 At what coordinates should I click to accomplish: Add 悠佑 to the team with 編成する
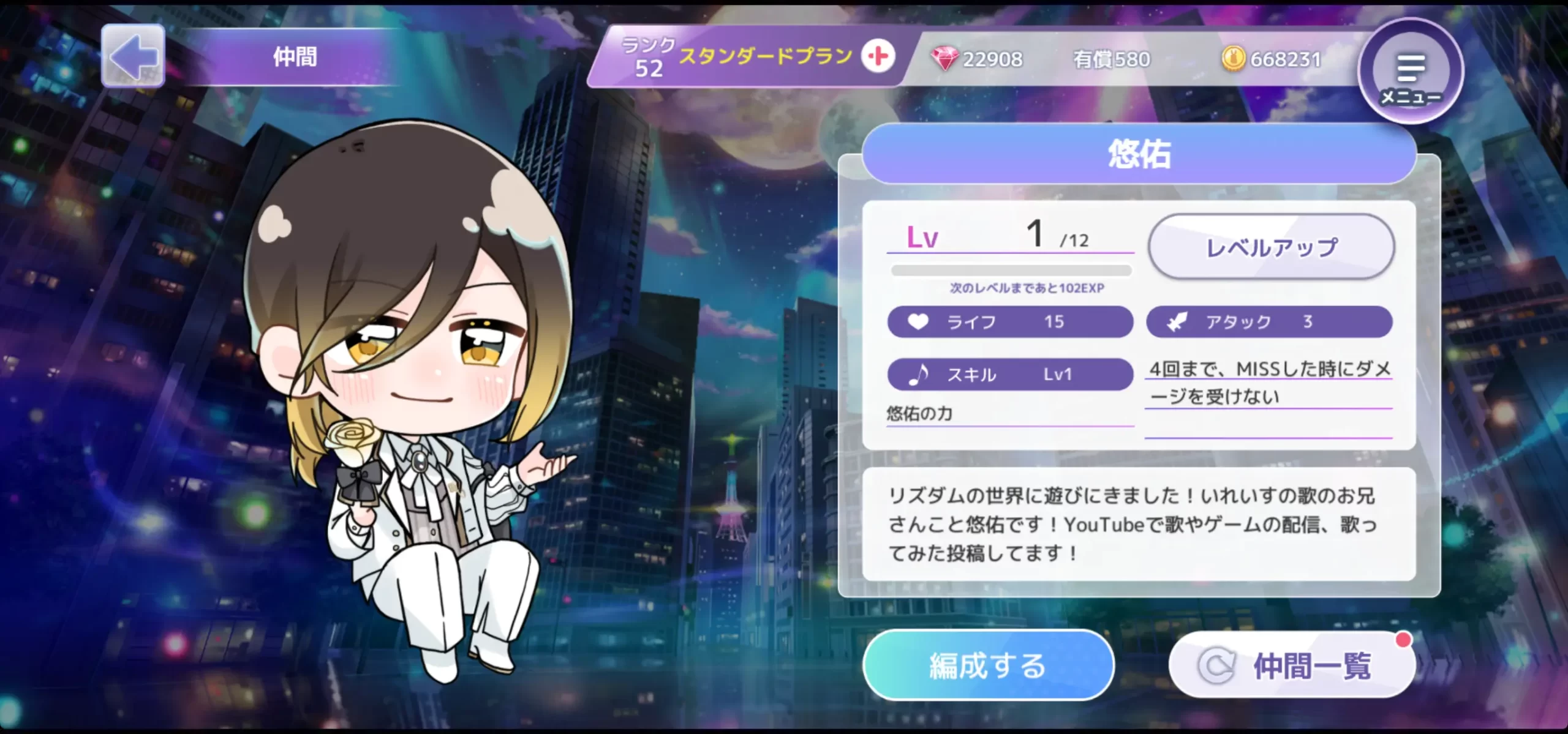click(987, 665)
